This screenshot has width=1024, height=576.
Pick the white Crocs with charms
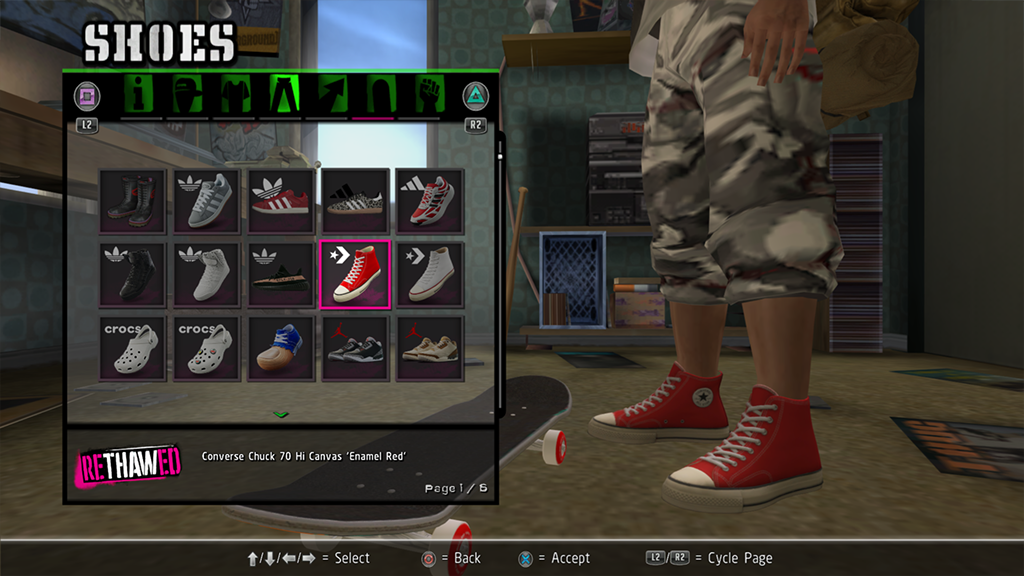tap(207, 348)
